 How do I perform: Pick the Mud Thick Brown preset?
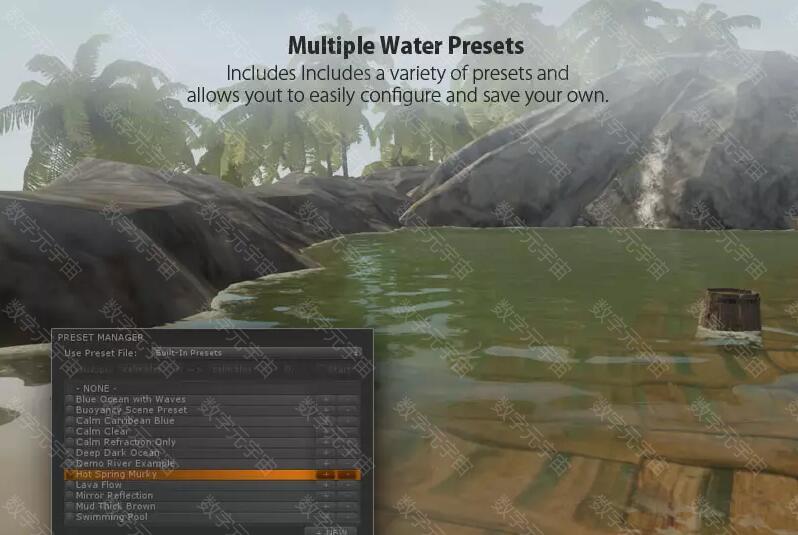[x=116, y=506]
